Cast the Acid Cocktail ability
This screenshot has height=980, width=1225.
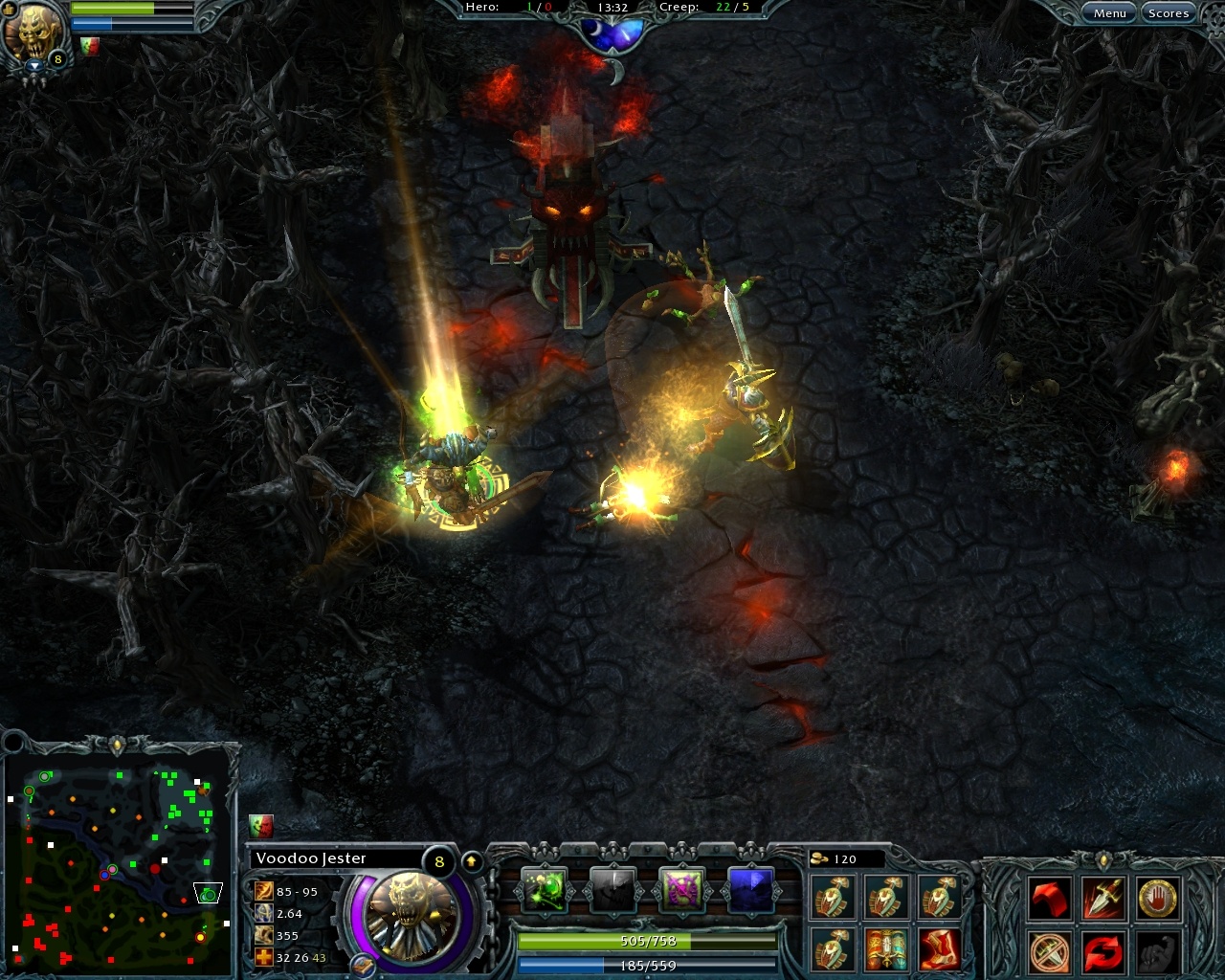[x=543, y=888]
